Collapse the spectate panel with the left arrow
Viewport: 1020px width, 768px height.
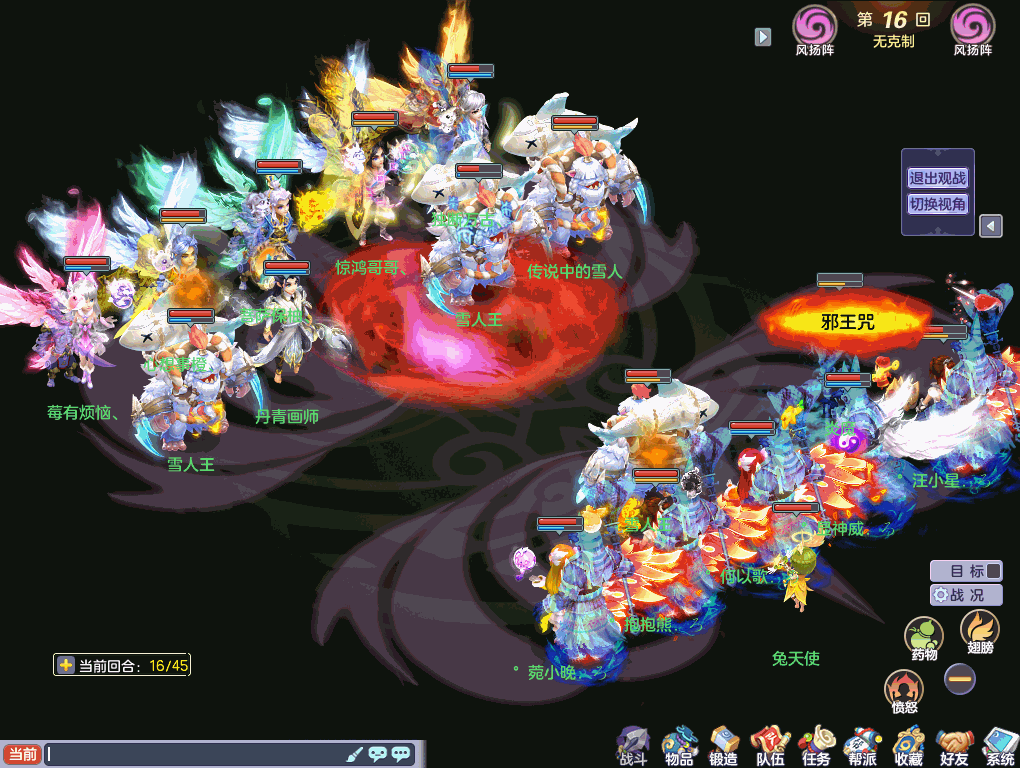990,226
